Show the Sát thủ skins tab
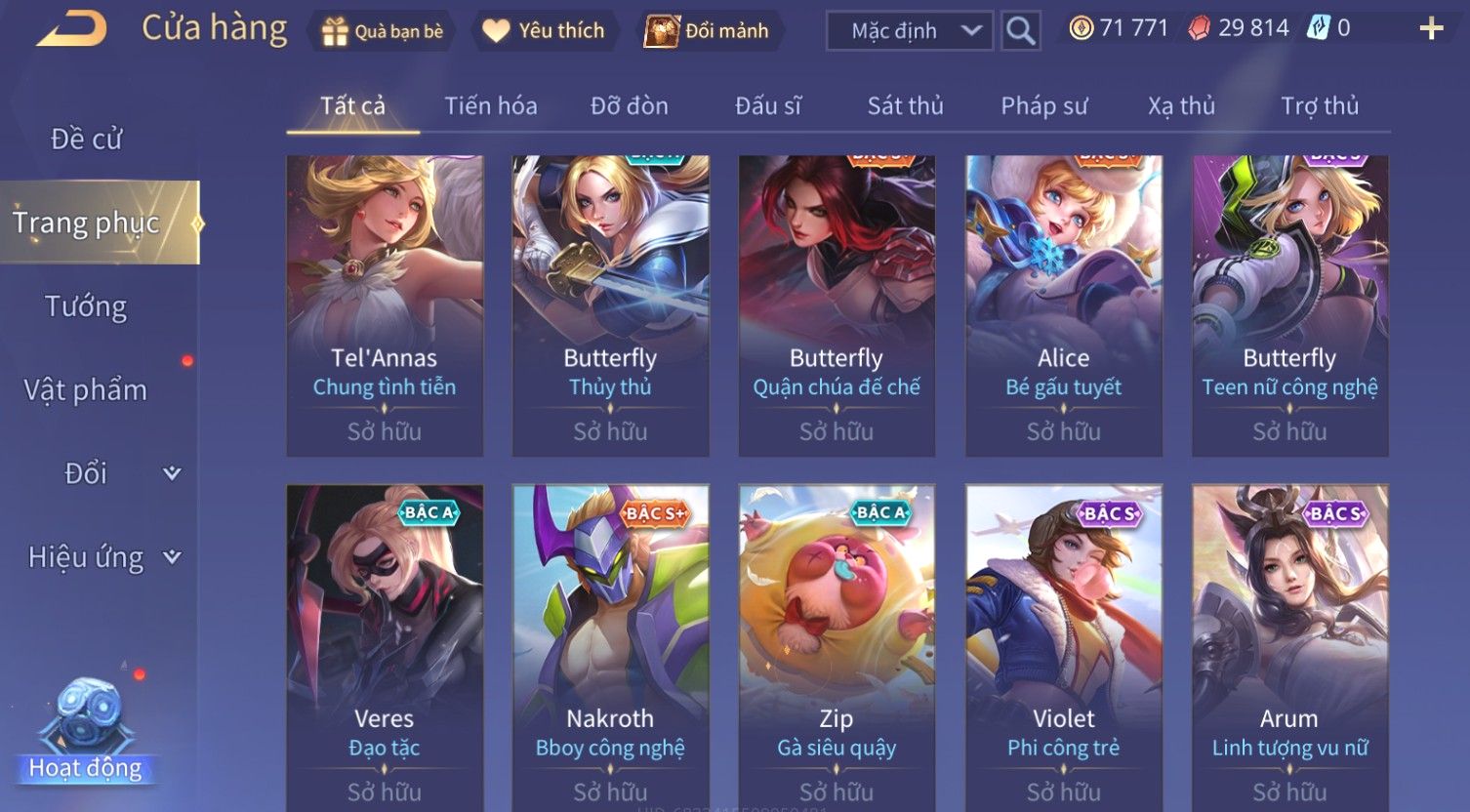 [905, 105]
